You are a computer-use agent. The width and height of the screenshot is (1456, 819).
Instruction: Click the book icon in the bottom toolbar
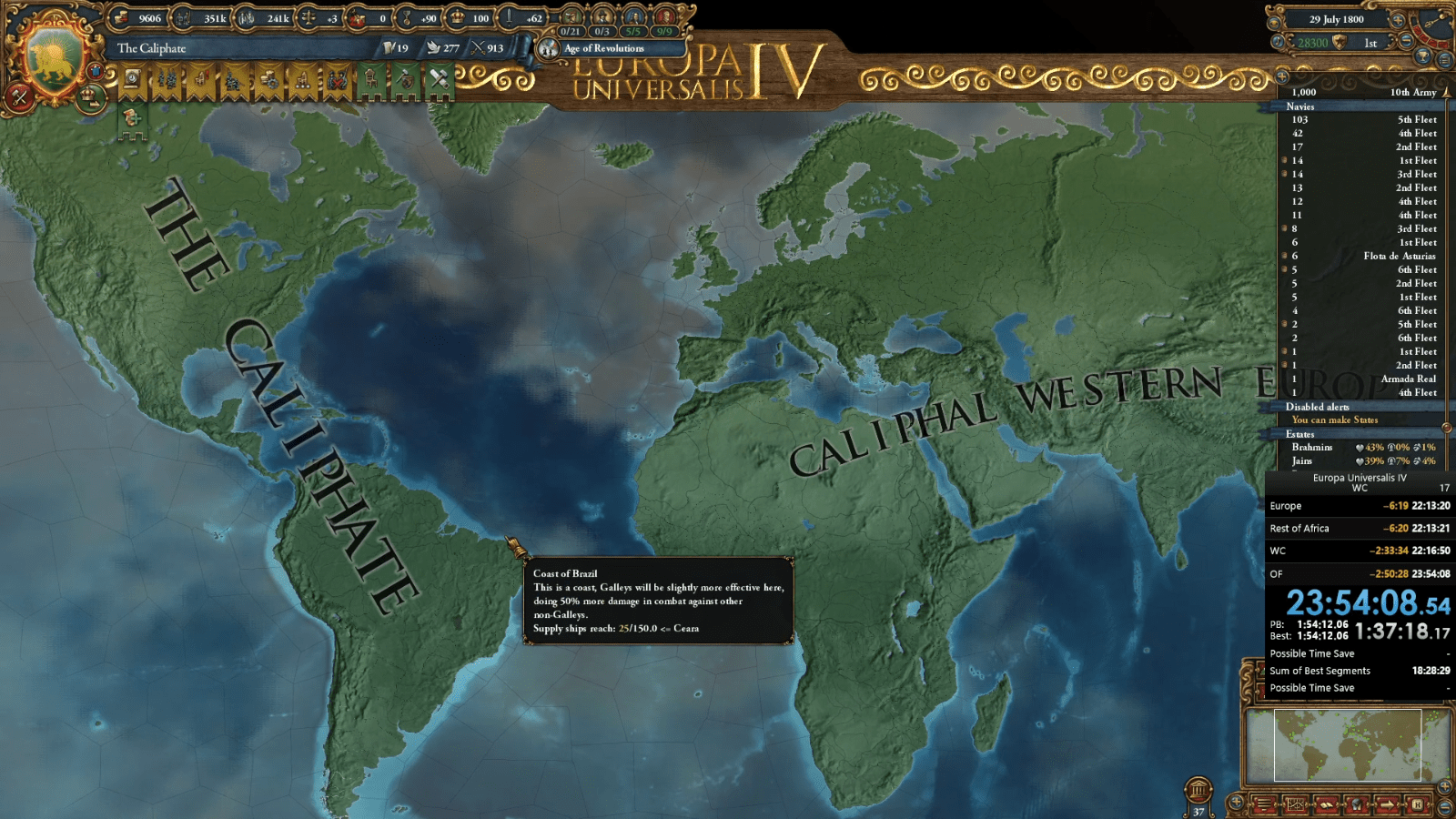pyautogui.click(x=1327, y=804)
